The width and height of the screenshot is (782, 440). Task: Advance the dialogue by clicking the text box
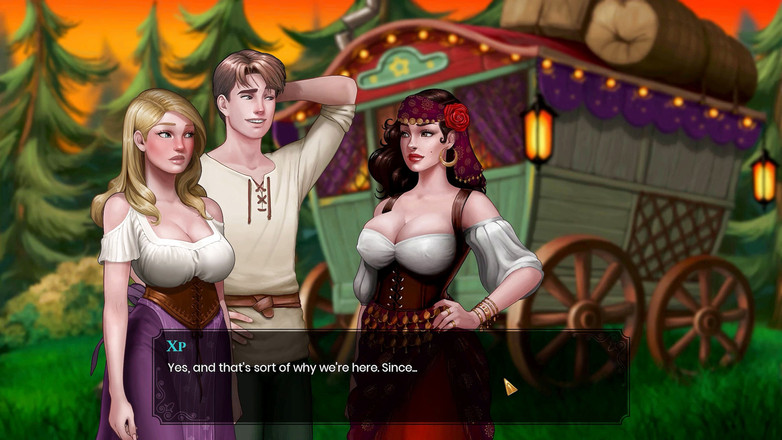[x=390, y=377]
